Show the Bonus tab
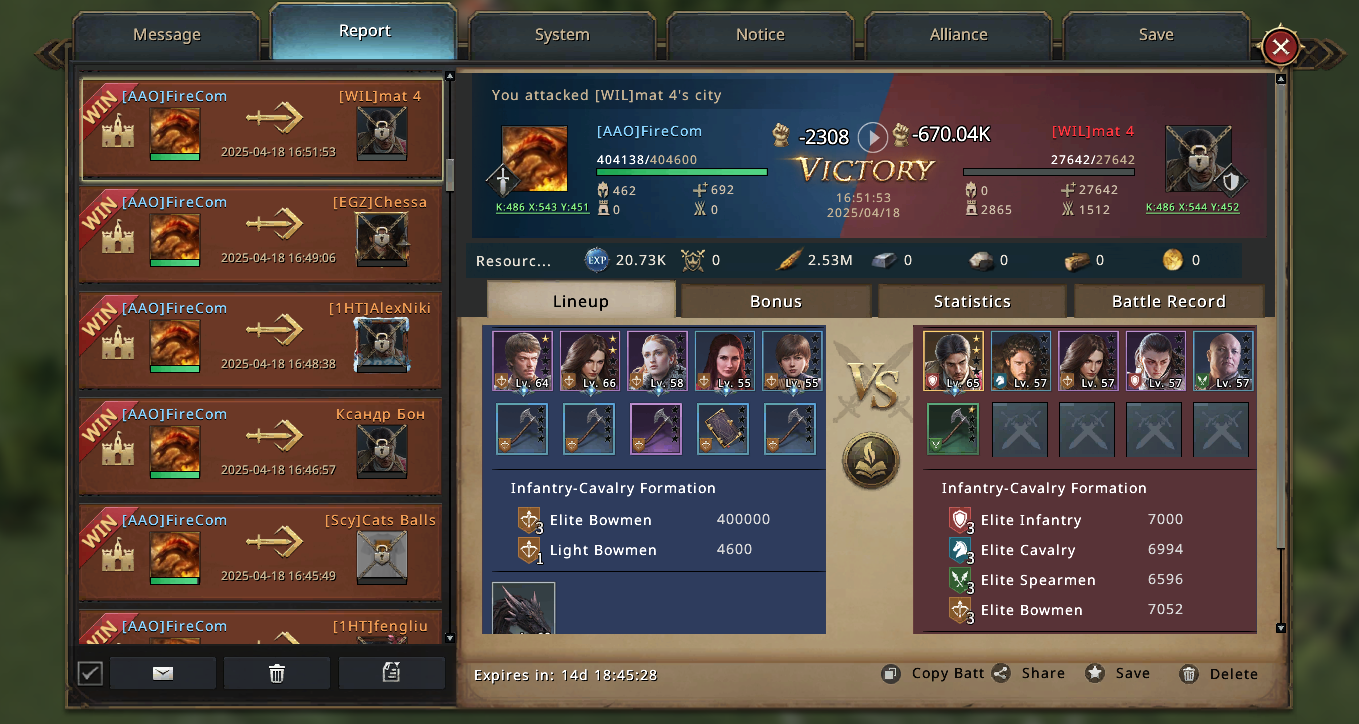 pyautogui.click(x=776, y=301)
